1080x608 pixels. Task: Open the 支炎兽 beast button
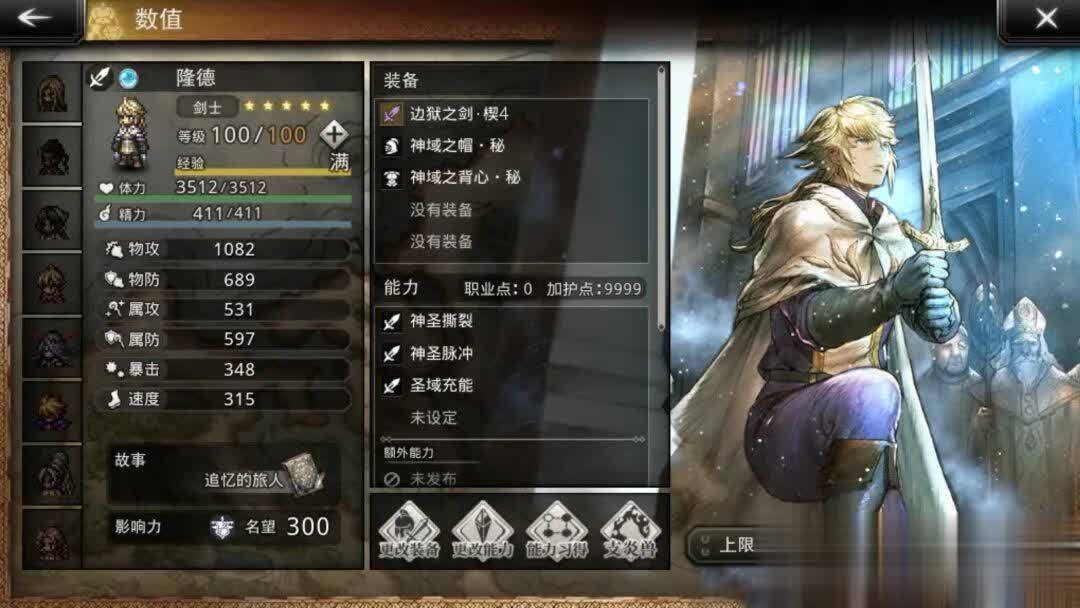click(x=631, y=532)
